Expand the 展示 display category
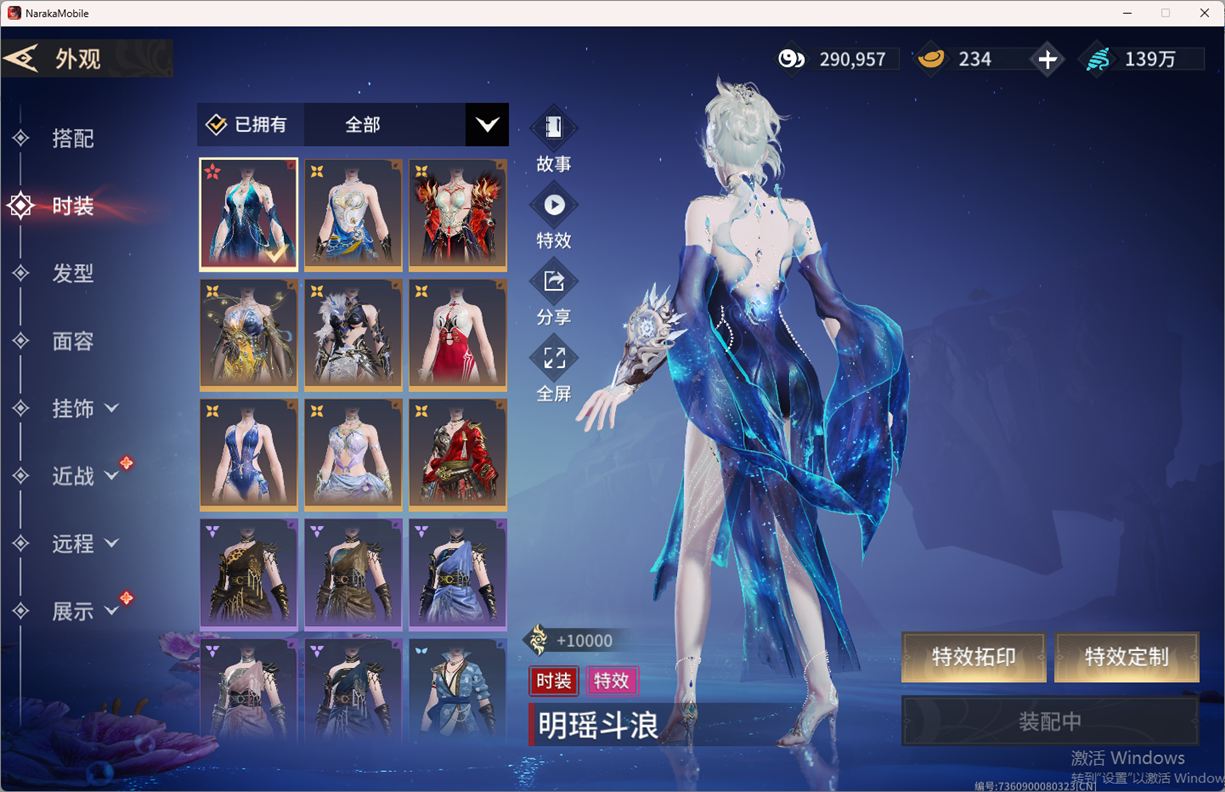 pyautogui.click(x=84, y=611)
